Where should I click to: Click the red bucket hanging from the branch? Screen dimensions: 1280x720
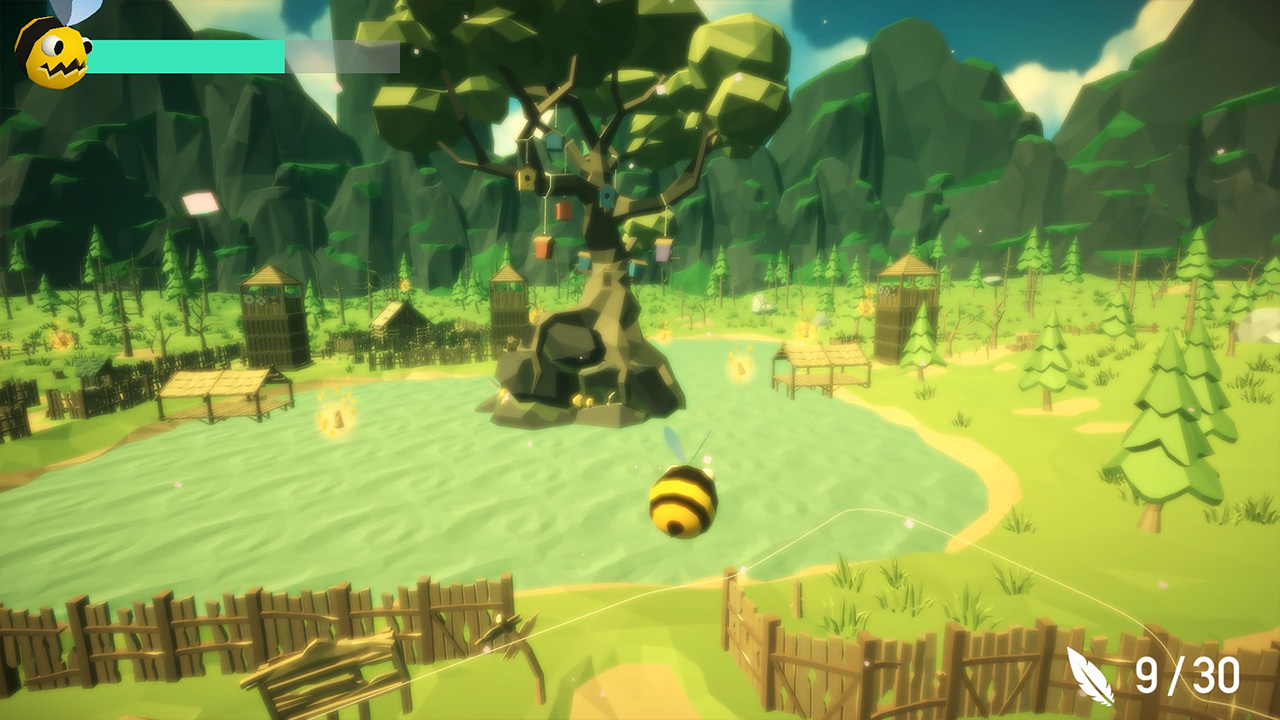pos(561,210)
